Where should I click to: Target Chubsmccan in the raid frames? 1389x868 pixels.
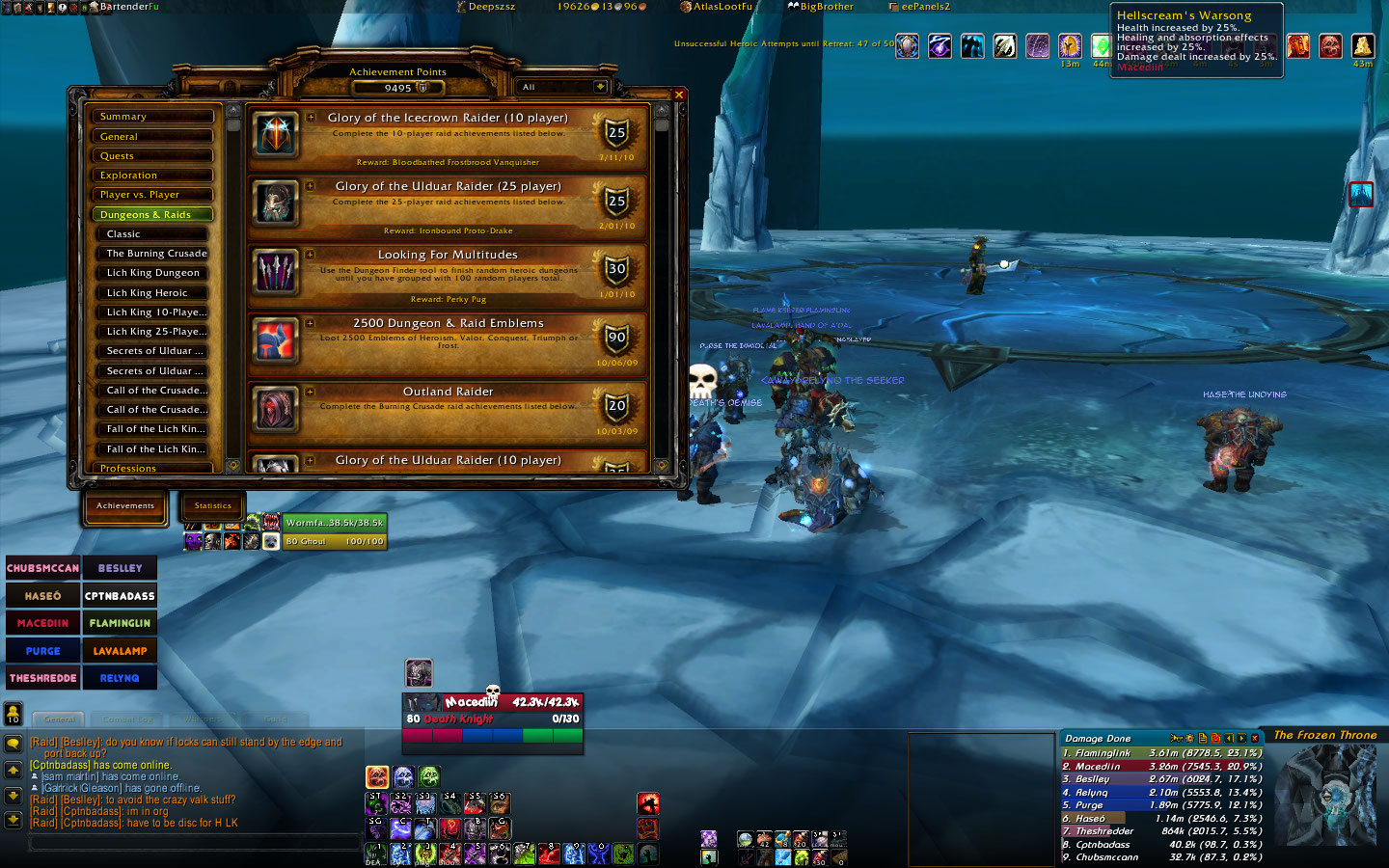pyautogui.click(x=43, y=568)
